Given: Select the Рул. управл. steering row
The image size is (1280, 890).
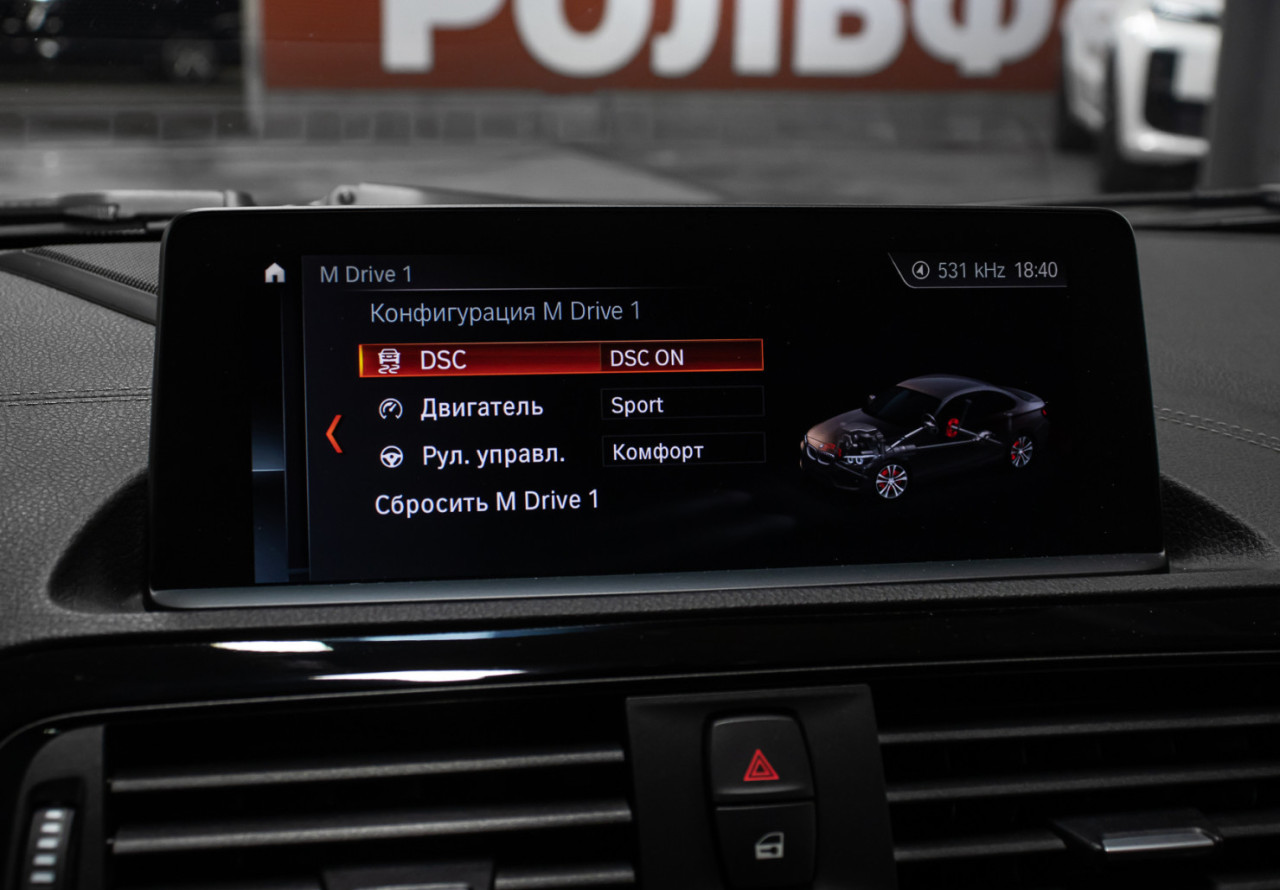Looking at the screenshot, I should 492,455.
